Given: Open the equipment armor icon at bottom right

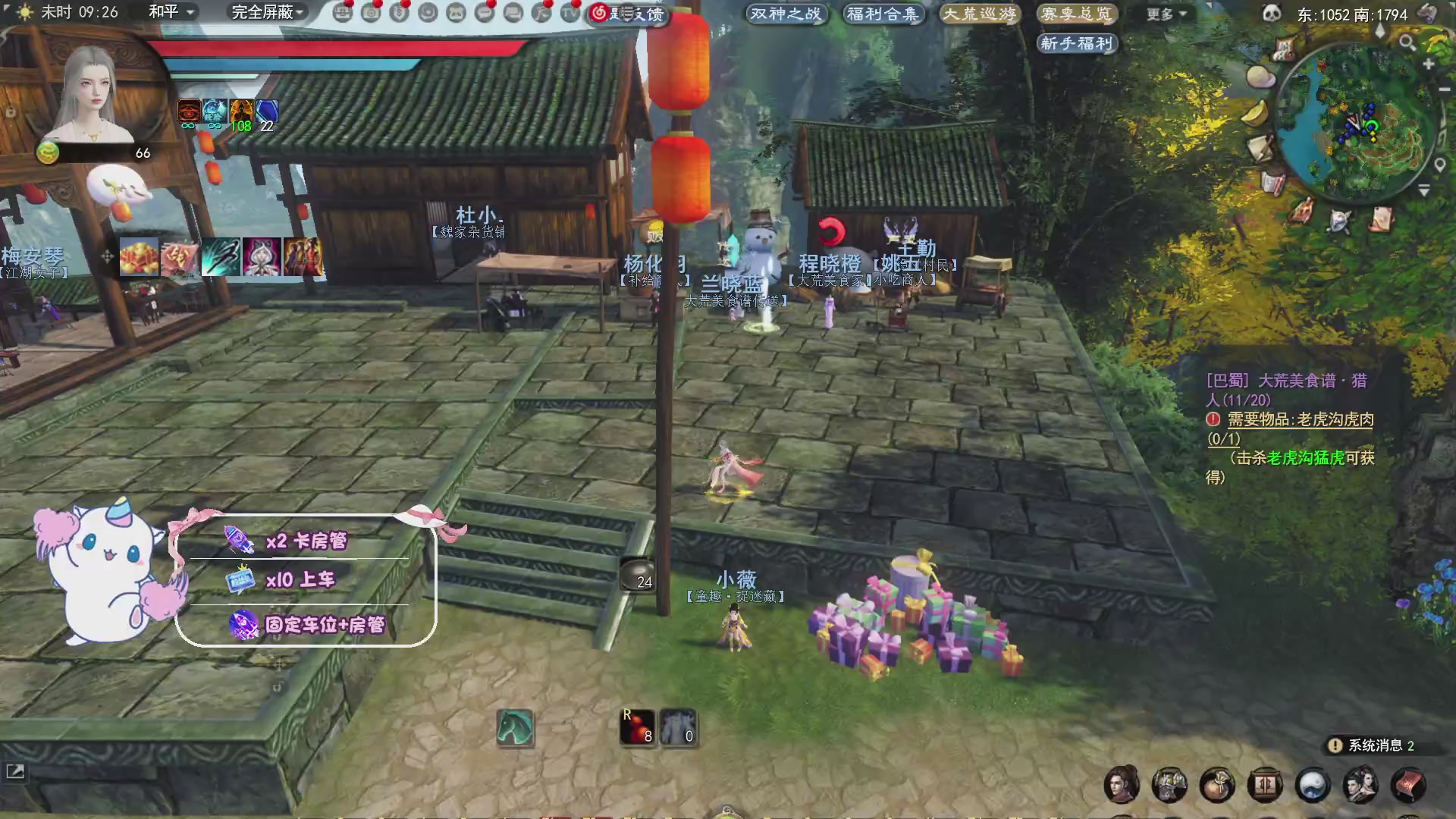Looking at the screenshot, I should pyautogui.click(x=1170, y=785).
